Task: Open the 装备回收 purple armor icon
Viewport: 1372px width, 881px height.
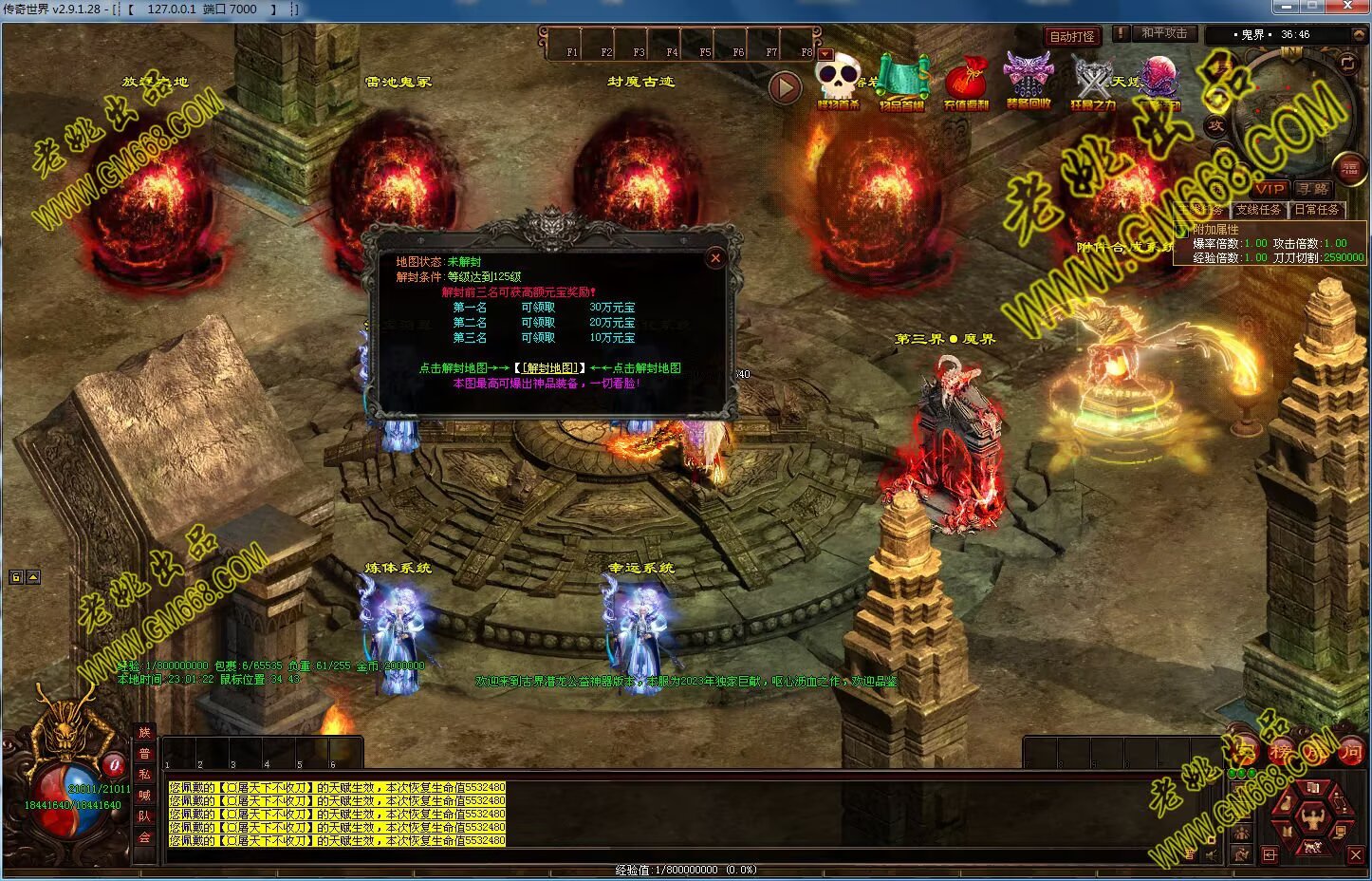Action: (1029, 83)
